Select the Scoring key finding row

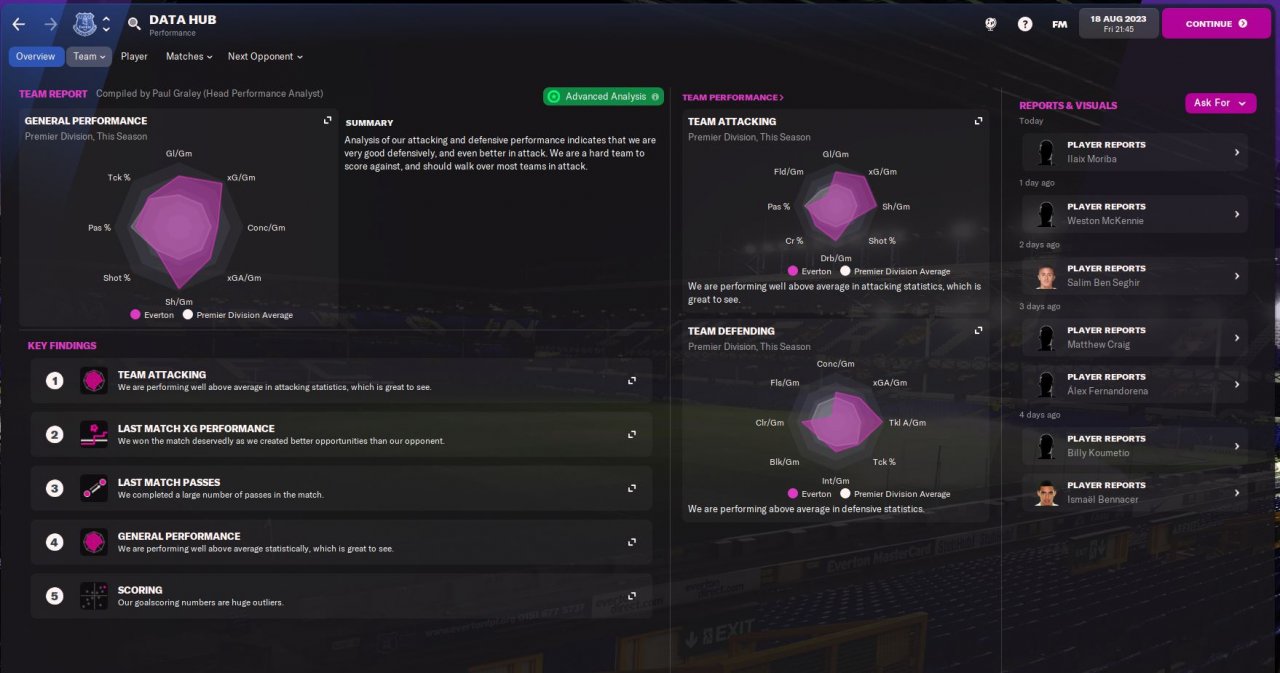coord(340,597)
